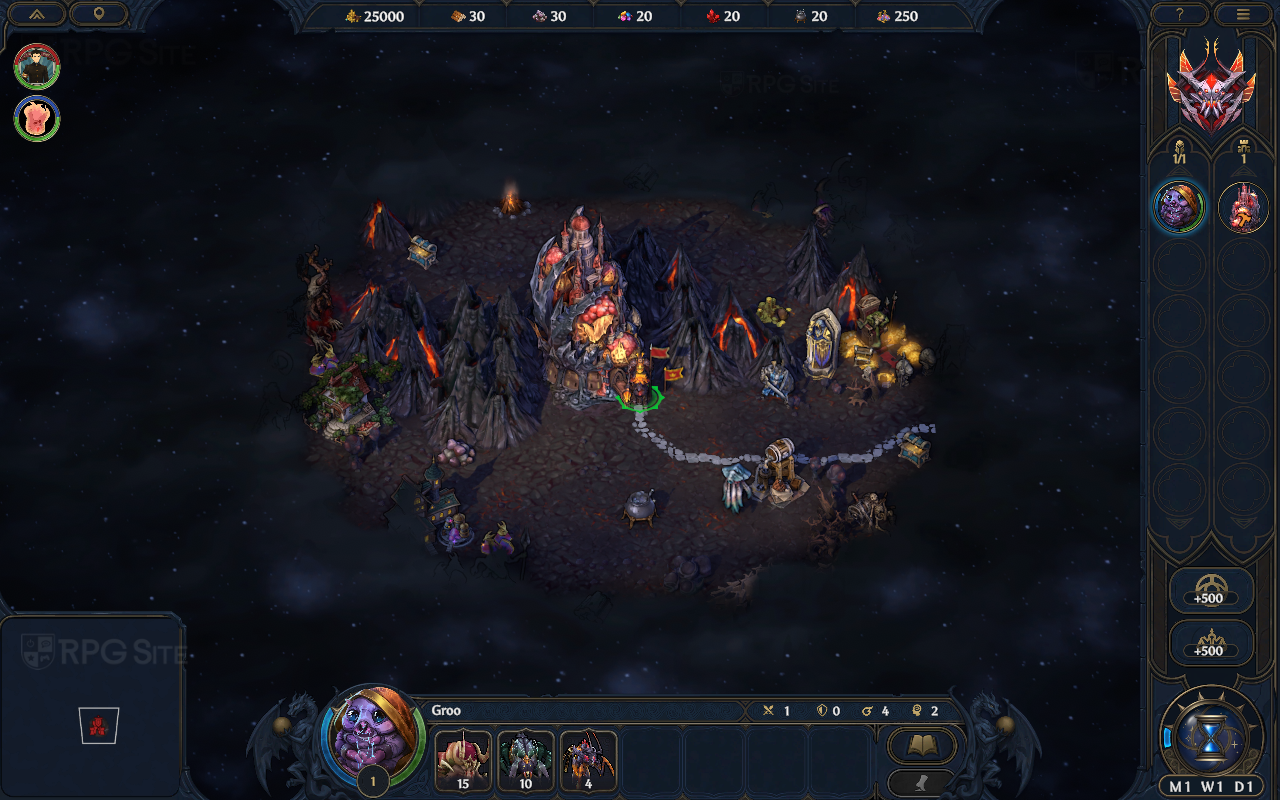Select the town in the town list

[x=1243, y=207]
